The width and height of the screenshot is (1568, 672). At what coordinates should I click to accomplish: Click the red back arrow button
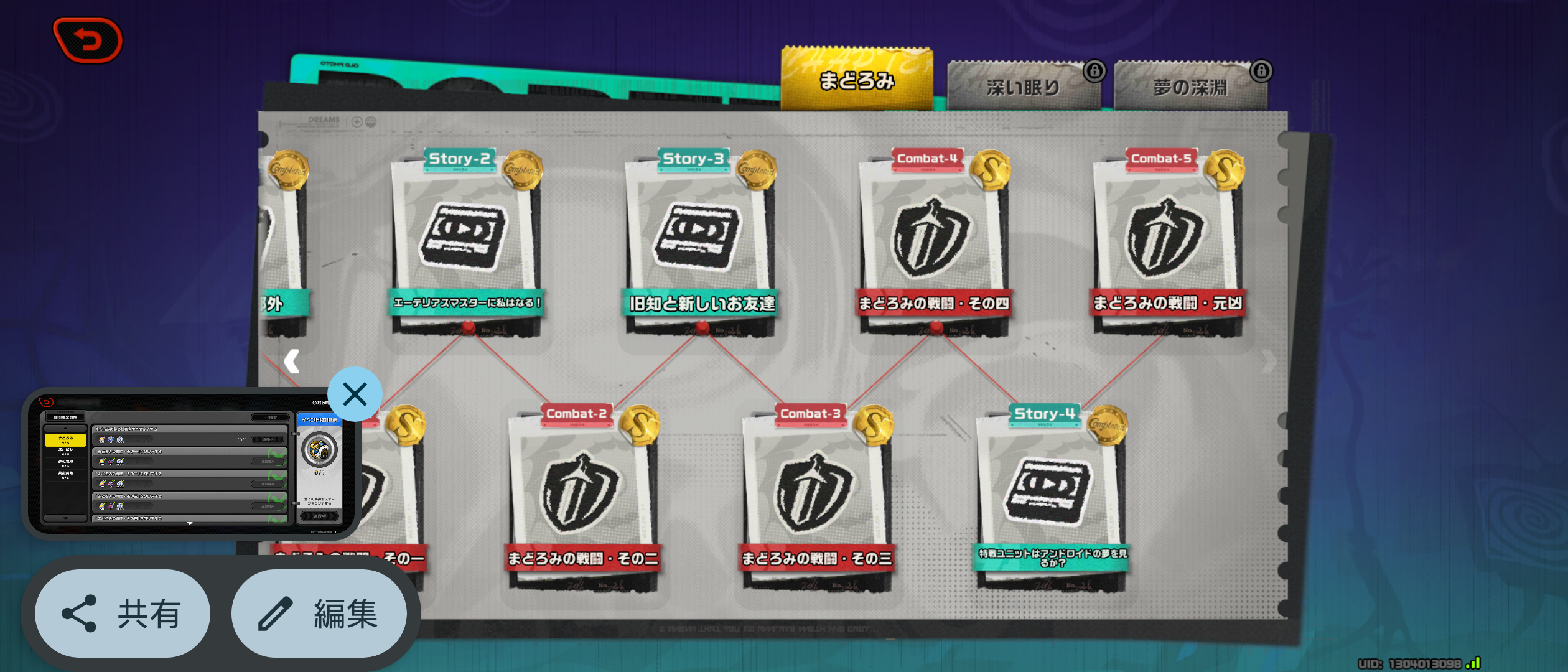pos(88,40)
